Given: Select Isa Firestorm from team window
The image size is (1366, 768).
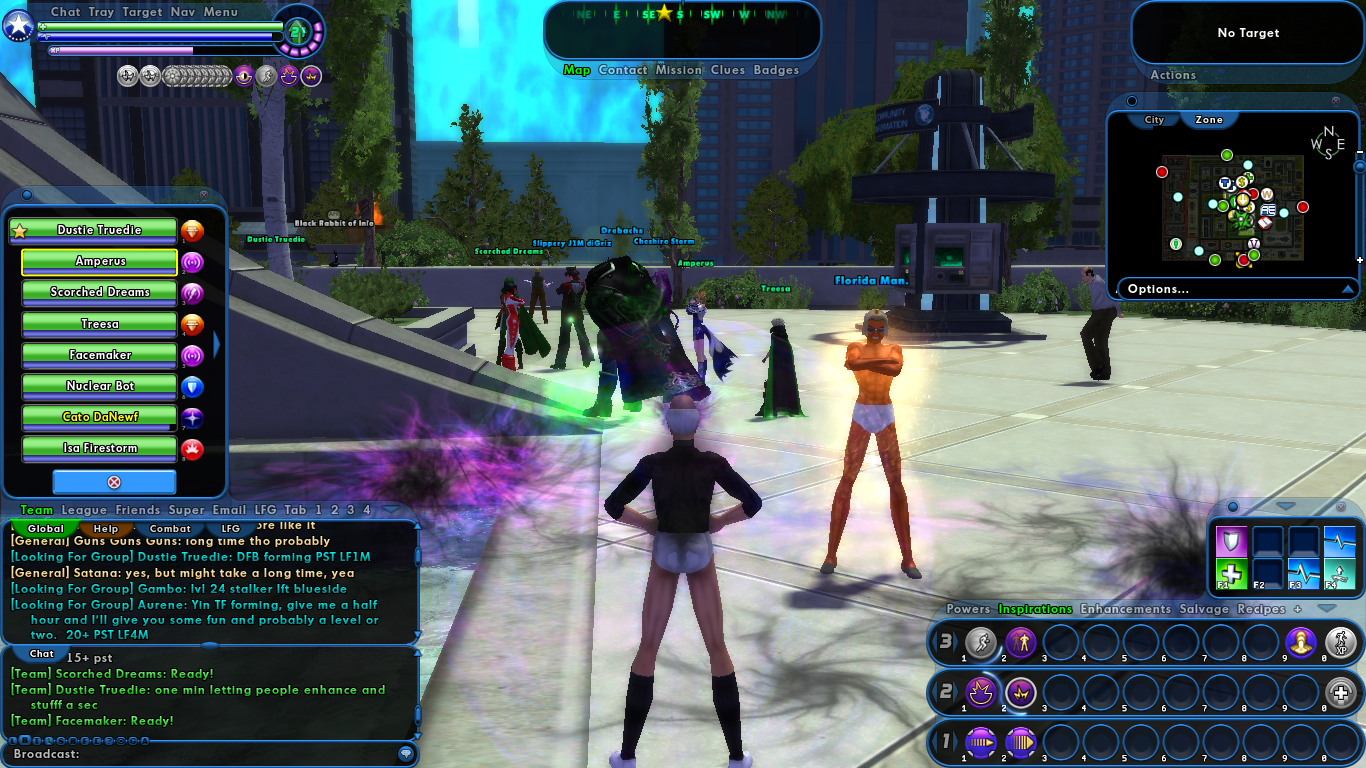Looking at the screenshot, I should tap(99, 449).
